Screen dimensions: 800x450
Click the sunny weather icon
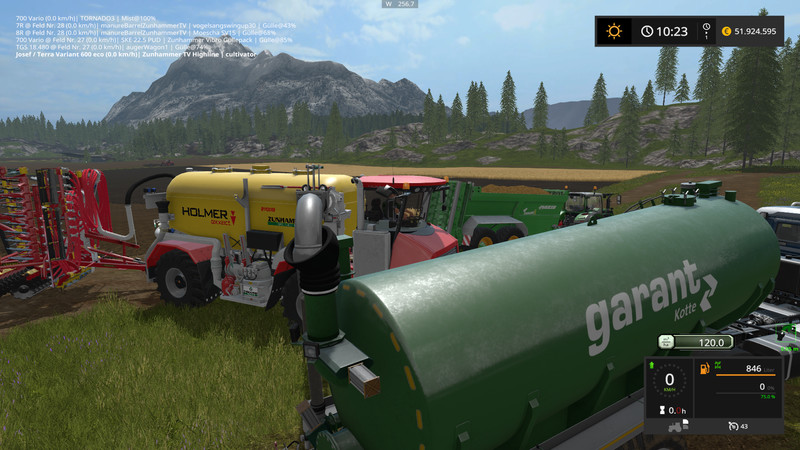pos(614,31)
